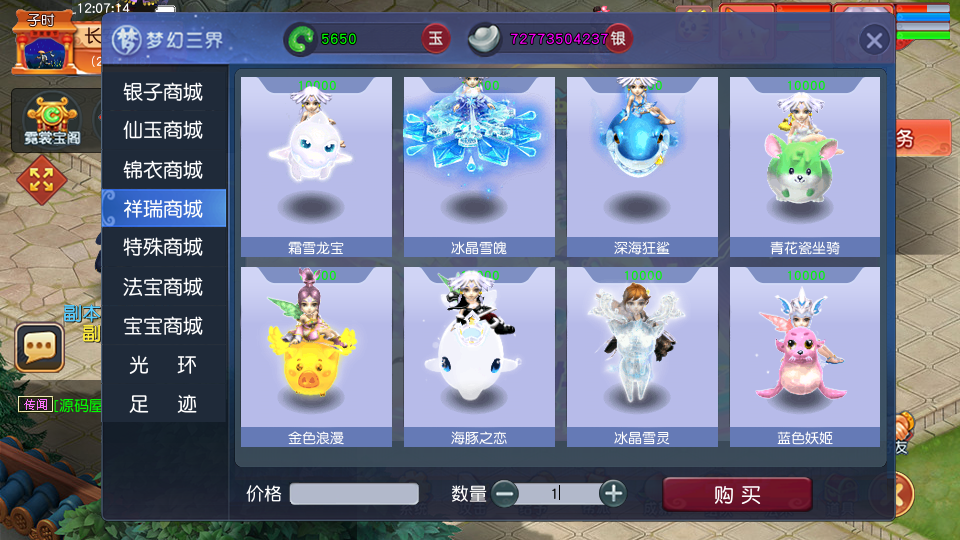Switch to 银子商城 category
This screenshot has height=540, width=960.
pyautogui.click(x=163, y=92)
